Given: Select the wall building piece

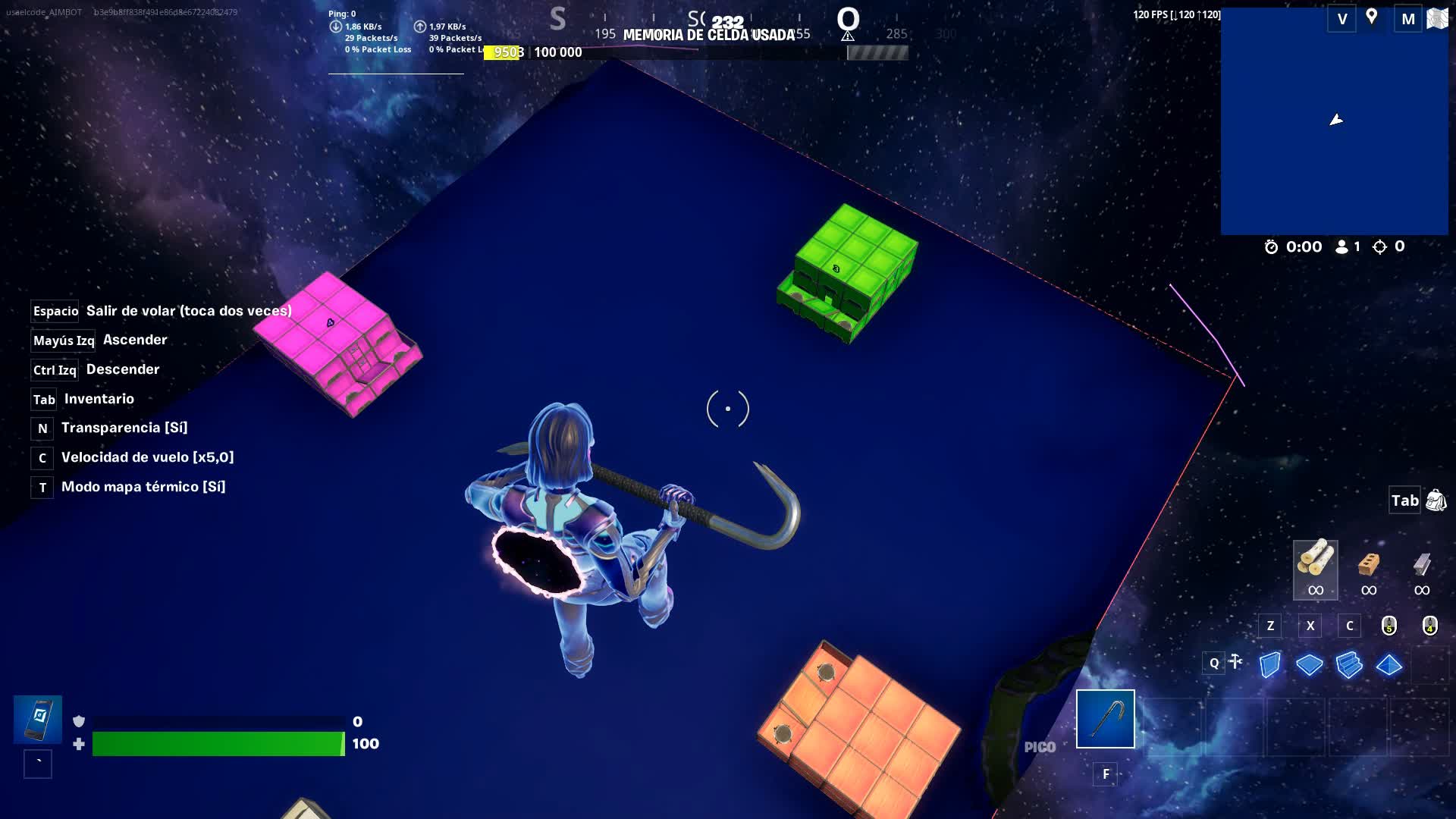Looking at the screenshot, I should [1269, 665].
